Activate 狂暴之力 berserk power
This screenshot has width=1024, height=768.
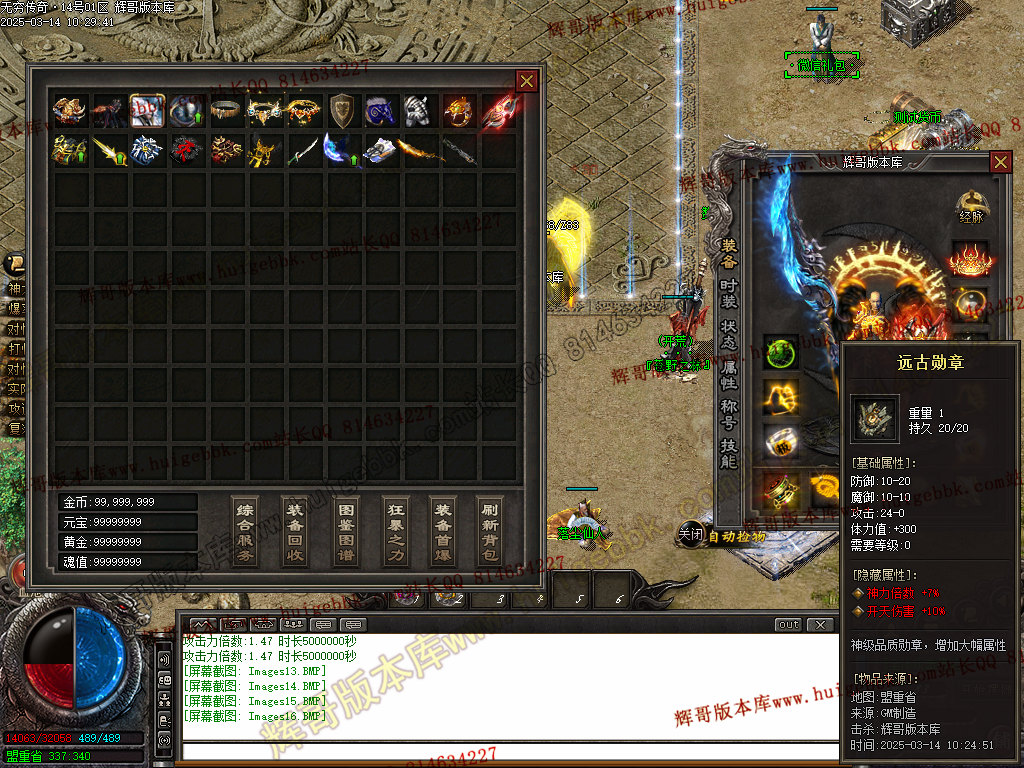click(x=396, y=531)
